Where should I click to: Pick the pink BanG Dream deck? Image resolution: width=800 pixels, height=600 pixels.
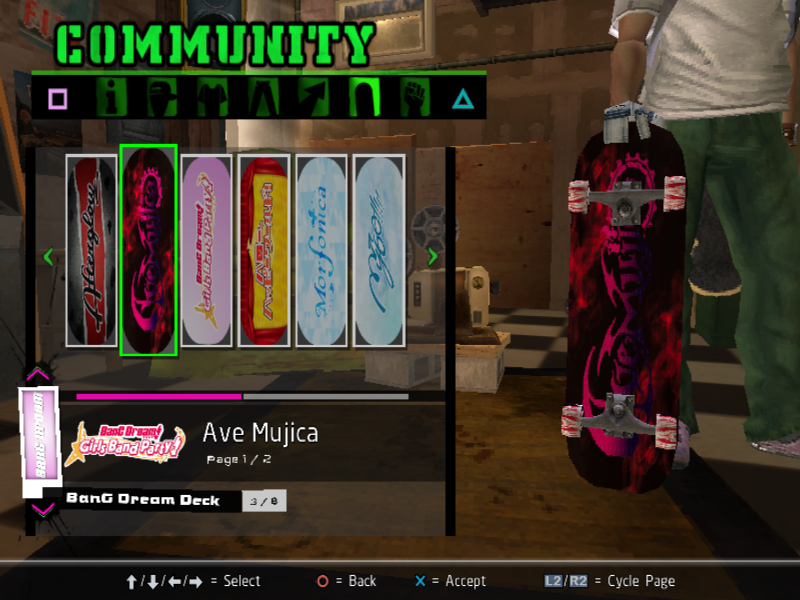[x=207, y=251]
